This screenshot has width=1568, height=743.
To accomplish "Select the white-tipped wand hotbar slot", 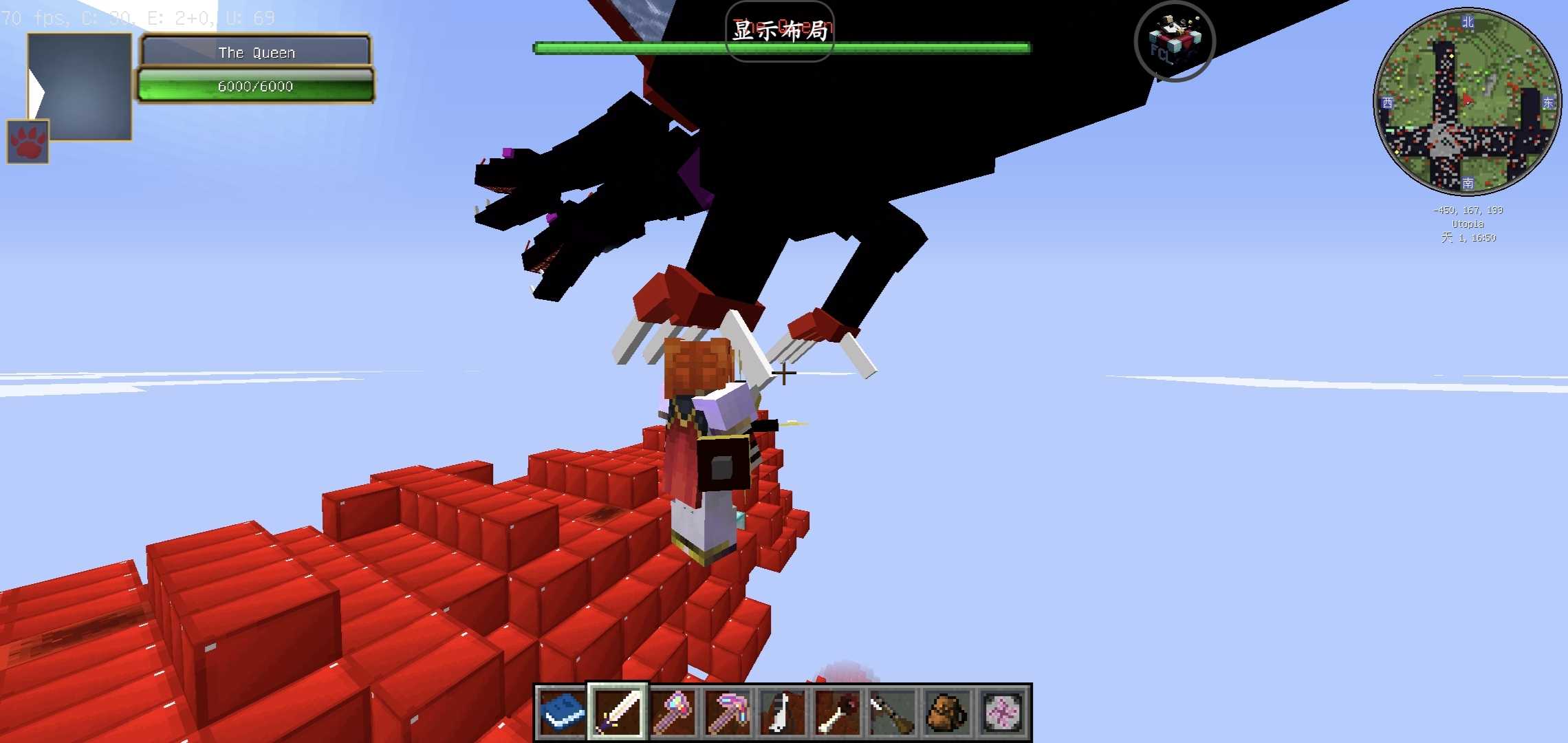I will pos(893,712).
